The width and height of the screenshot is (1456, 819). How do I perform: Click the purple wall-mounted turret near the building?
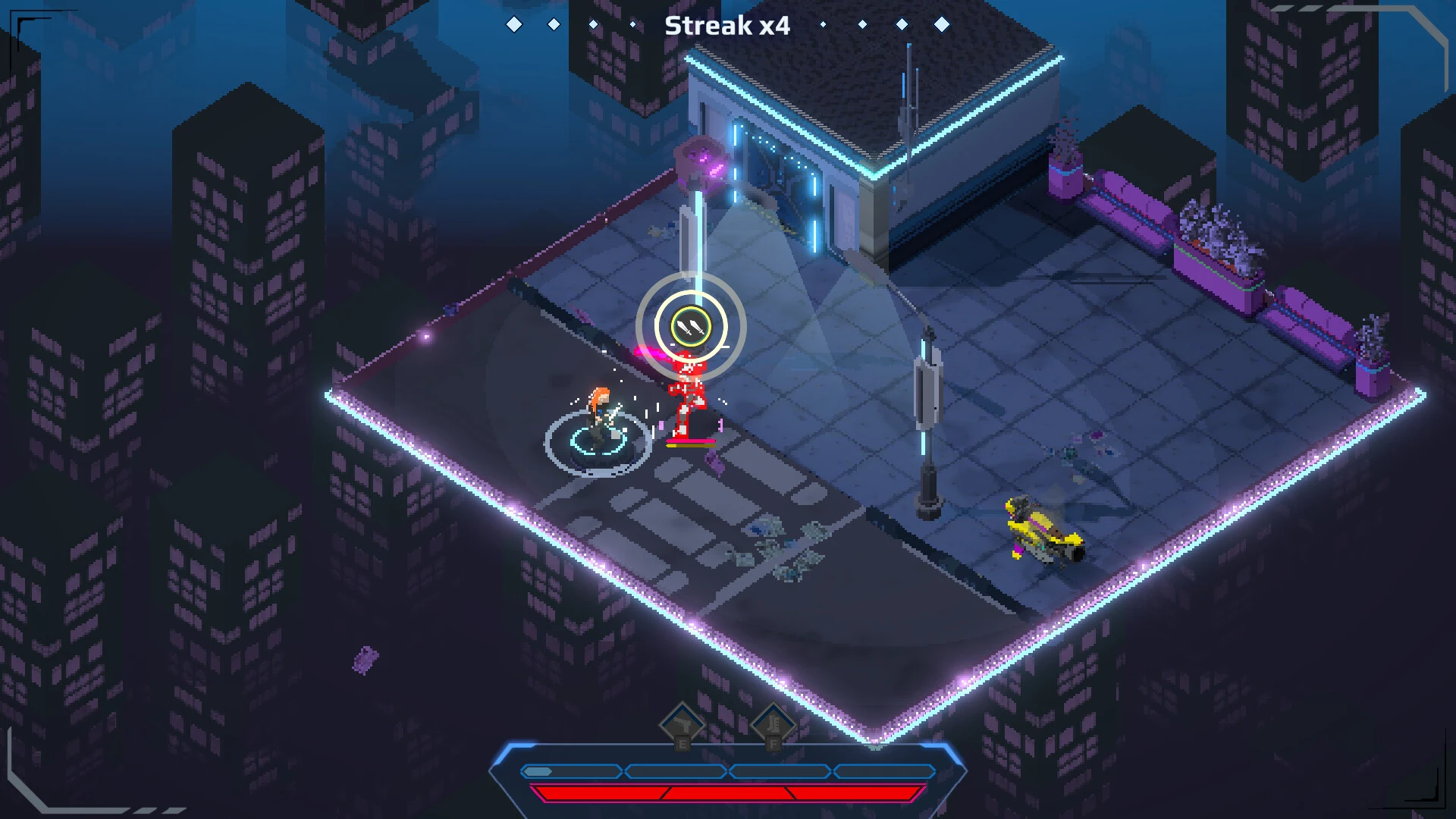pyautogui.click(x=701, y=163)
